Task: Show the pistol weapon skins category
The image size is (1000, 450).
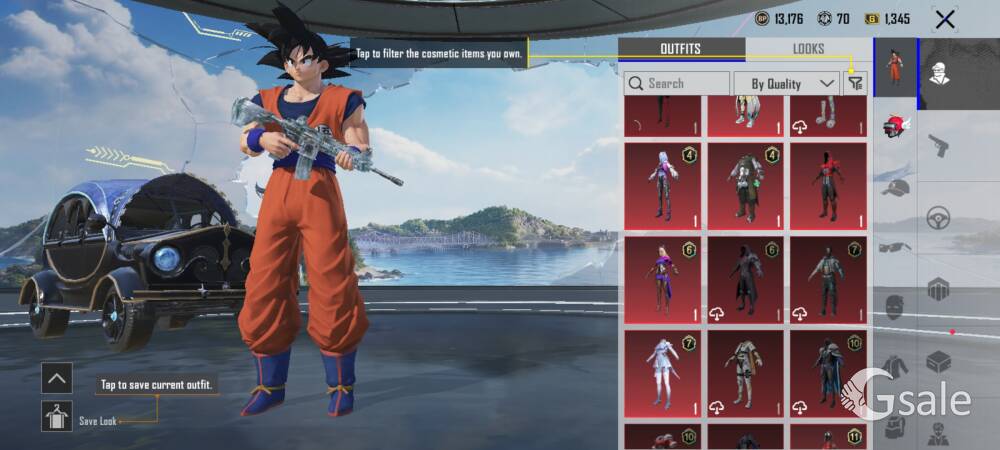Action: click(938, 146)
